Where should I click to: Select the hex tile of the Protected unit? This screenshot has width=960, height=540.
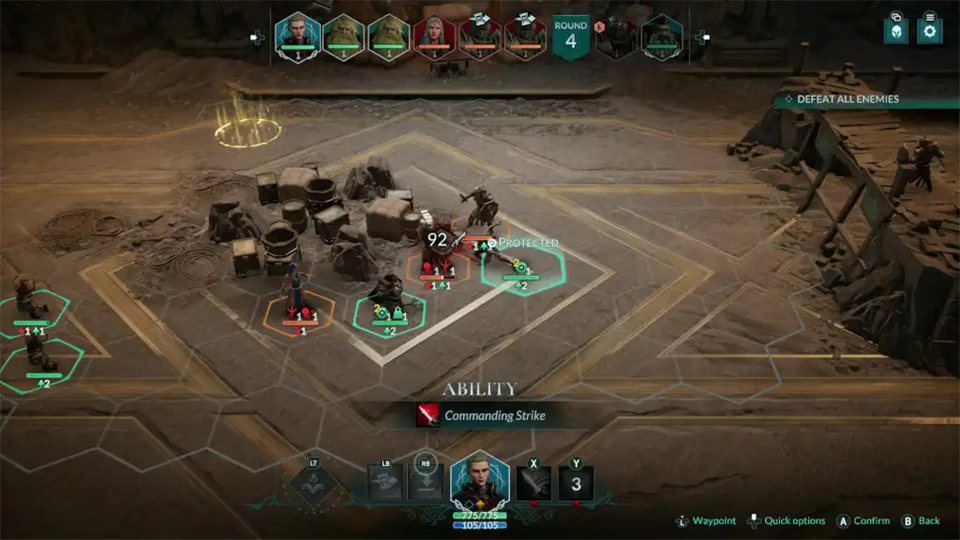pos(521,267)
